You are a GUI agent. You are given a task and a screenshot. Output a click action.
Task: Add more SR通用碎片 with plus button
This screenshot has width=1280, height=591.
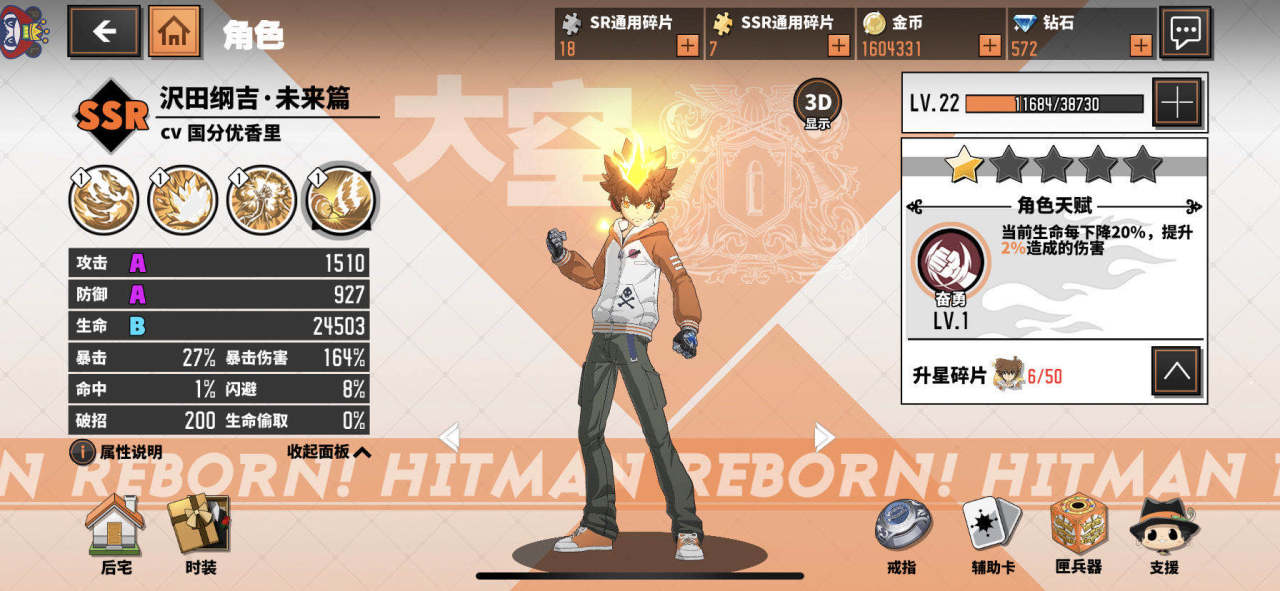(x=688, y=45)
